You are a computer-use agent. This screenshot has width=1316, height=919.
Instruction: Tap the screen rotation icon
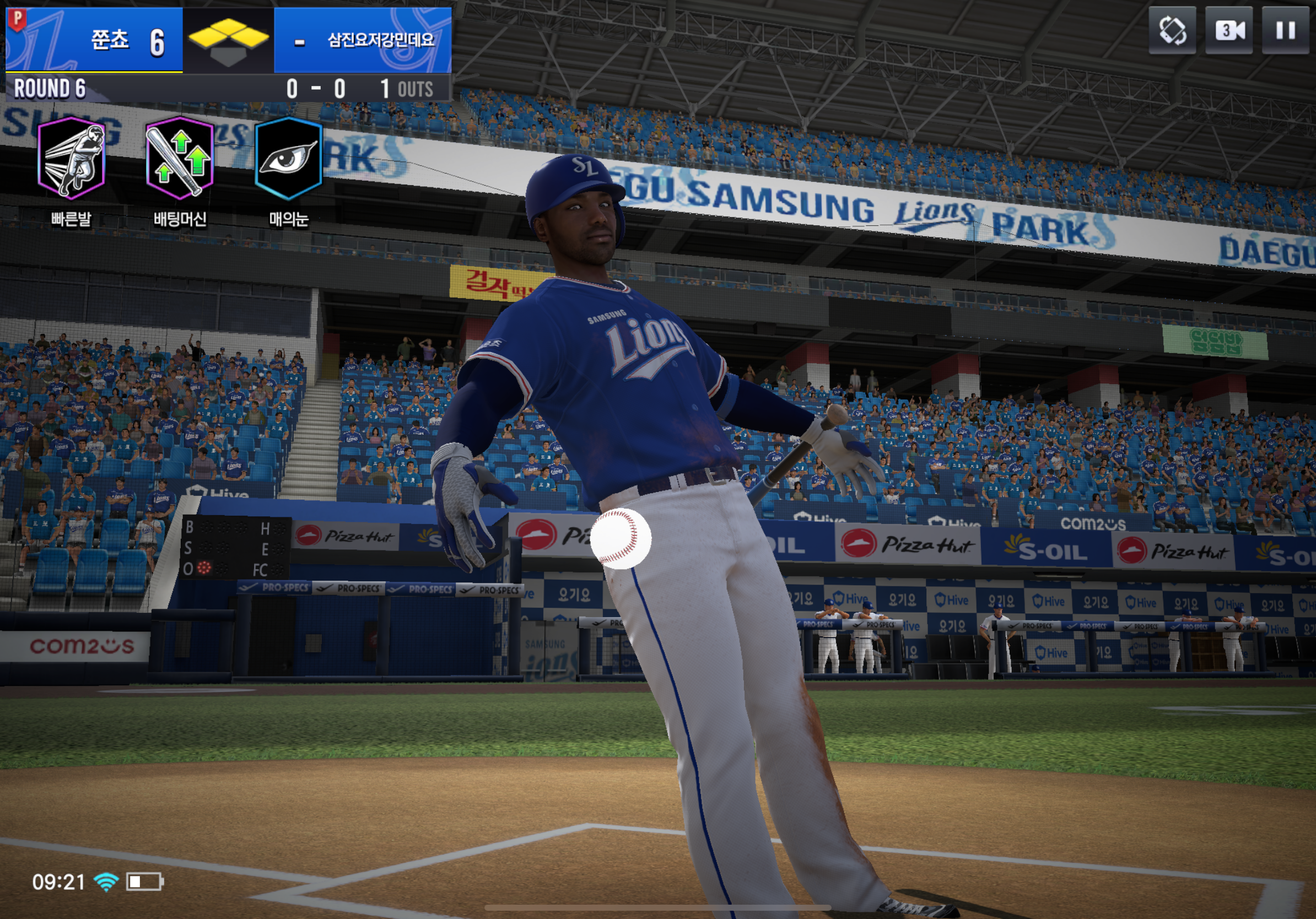[1172, 30]
